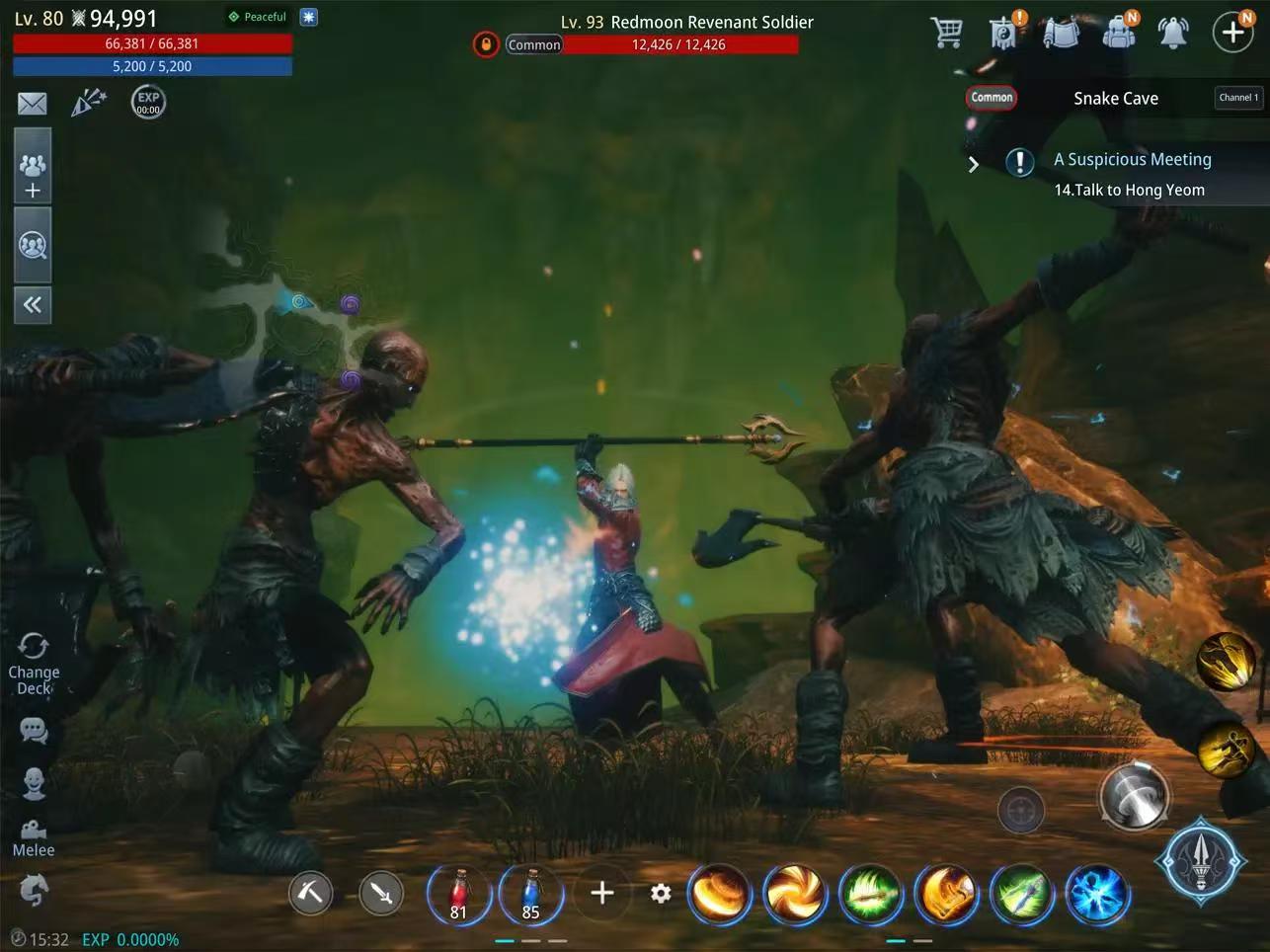Screen dimensions: 1270x952
Task: Open the shopping cart store
Action: (x=946, y=33)
